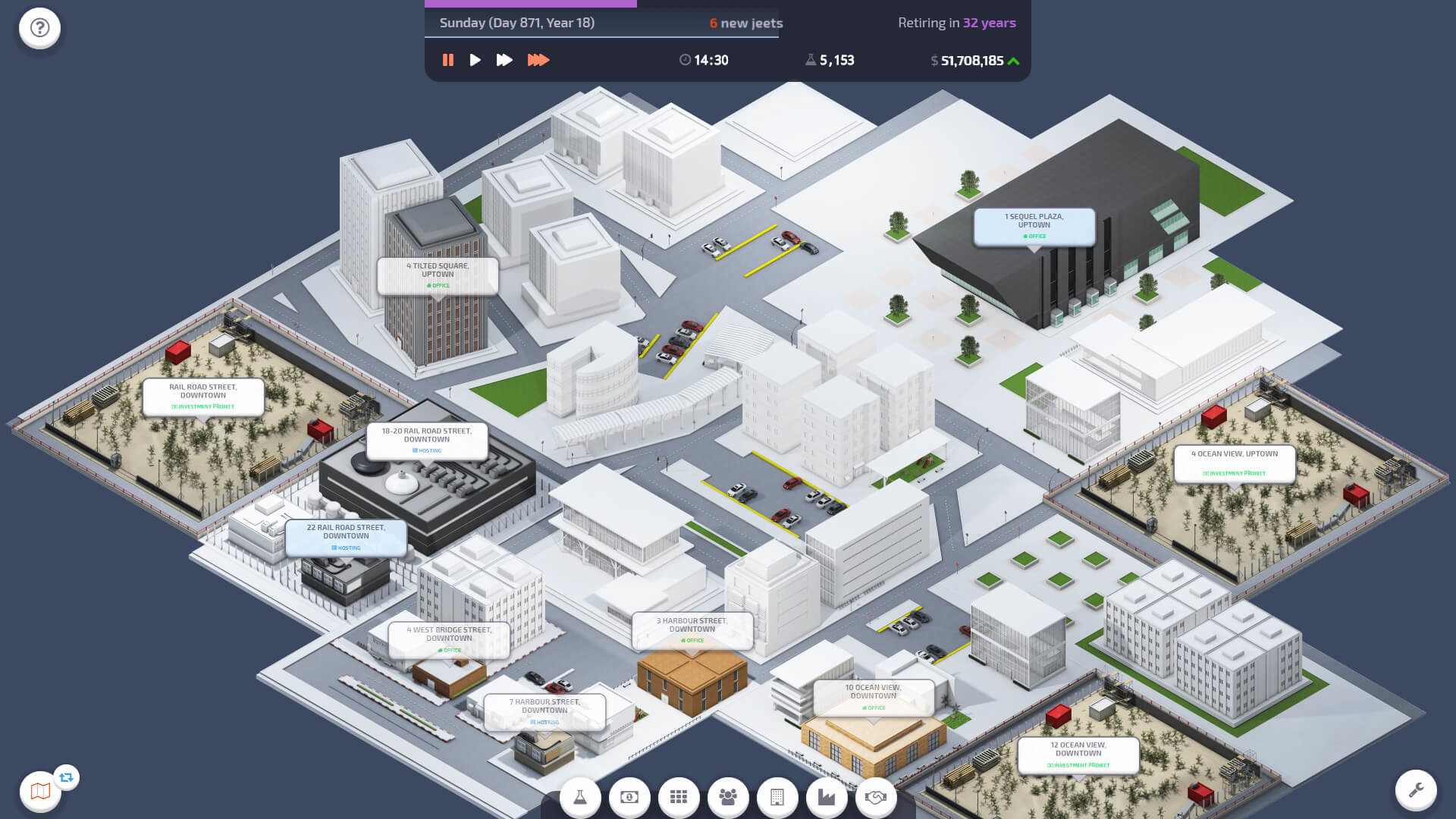Click the Retiring in 32 years link
This screenshot has width=1456, height=819.
point(957,23)
